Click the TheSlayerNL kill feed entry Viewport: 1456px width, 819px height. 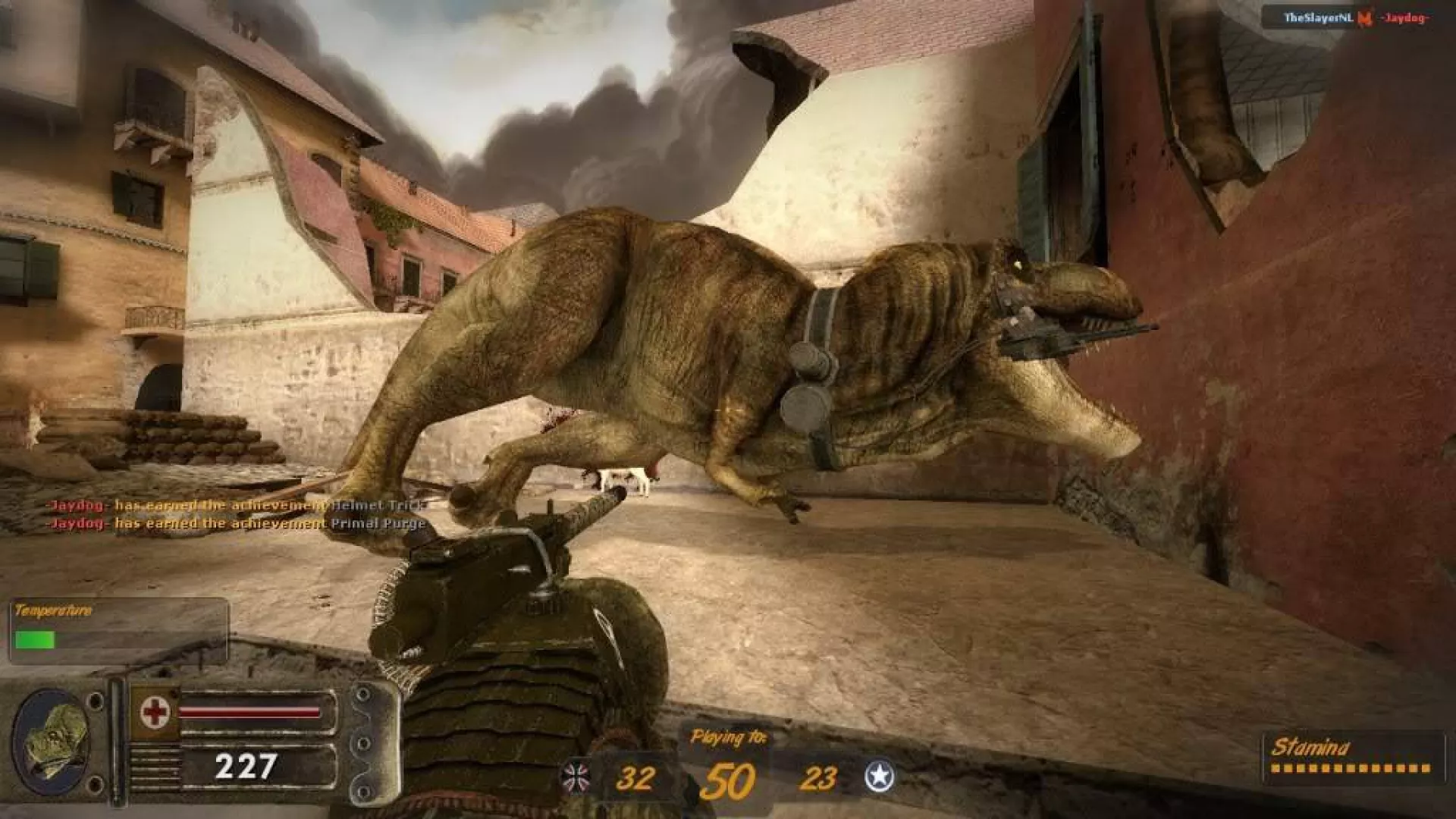point(1317,17)
